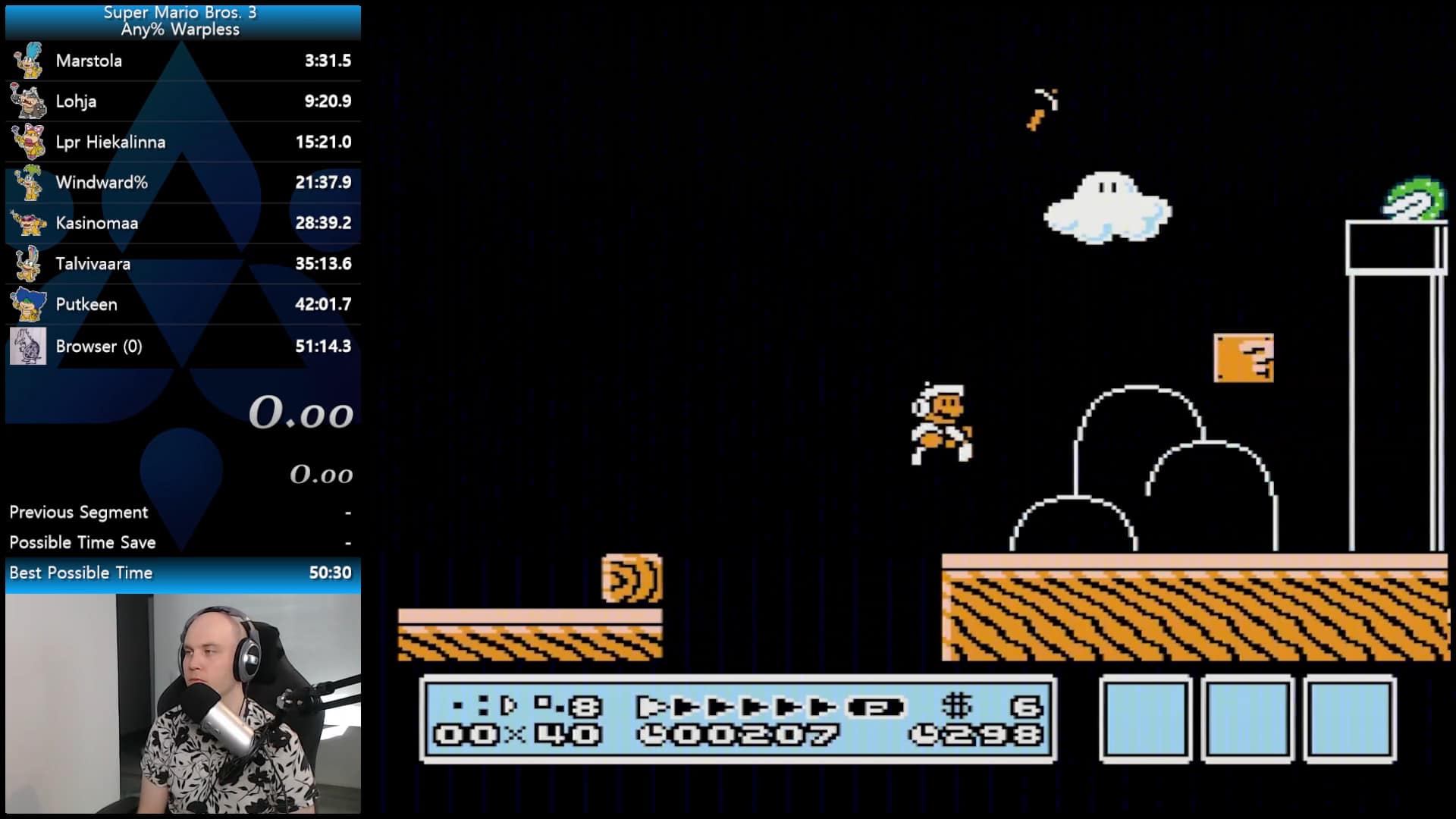Click the Previous Segment label
Screen dimensions: 1456x819
pos(78,512)
